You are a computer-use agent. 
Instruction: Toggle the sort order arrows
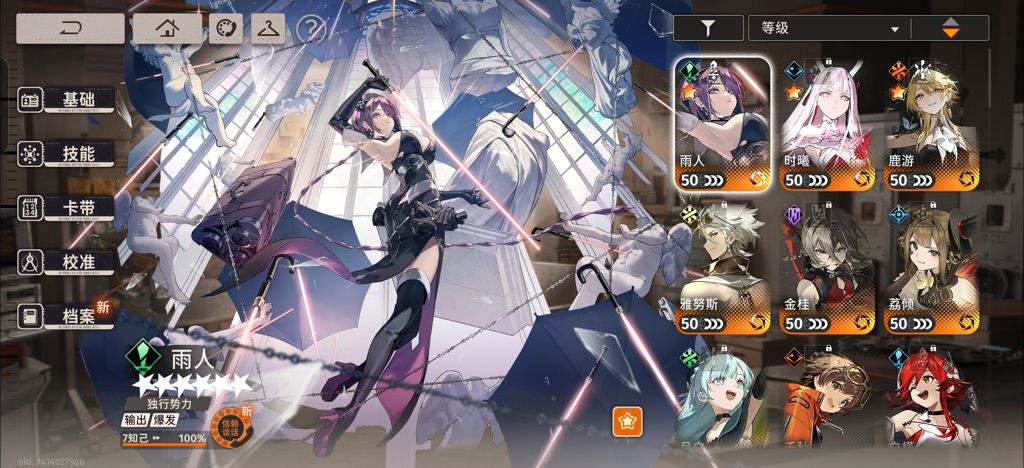[950, 29]
